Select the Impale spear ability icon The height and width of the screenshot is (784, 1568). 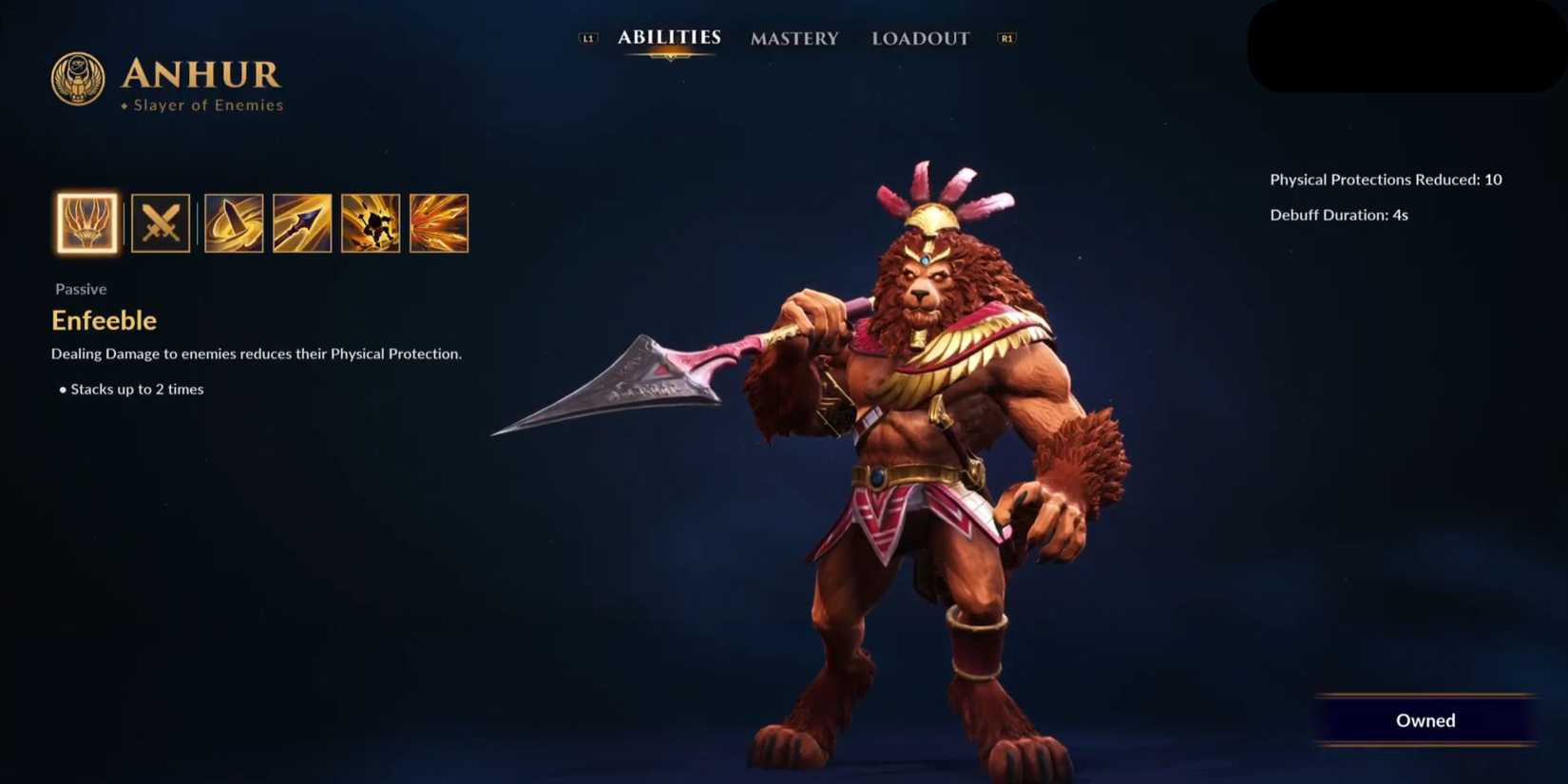301,223
